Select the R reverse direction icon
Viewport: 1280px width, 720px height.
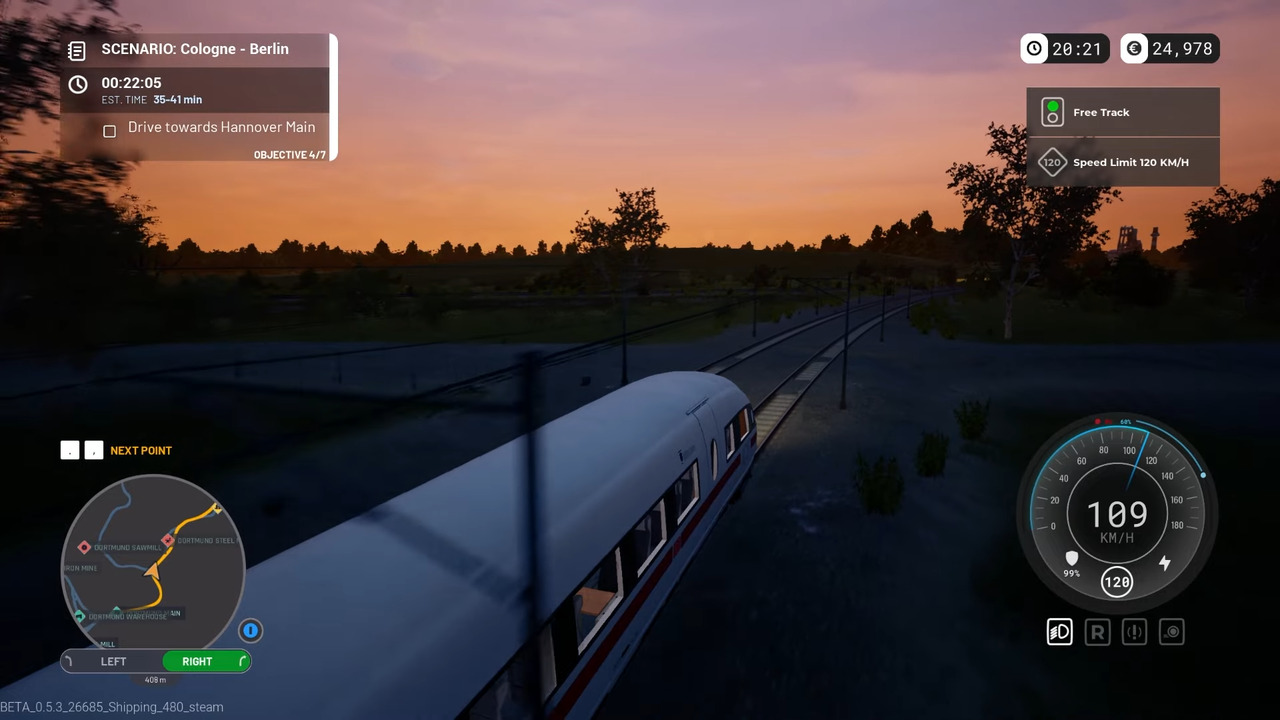click(x=1097, y=631)
